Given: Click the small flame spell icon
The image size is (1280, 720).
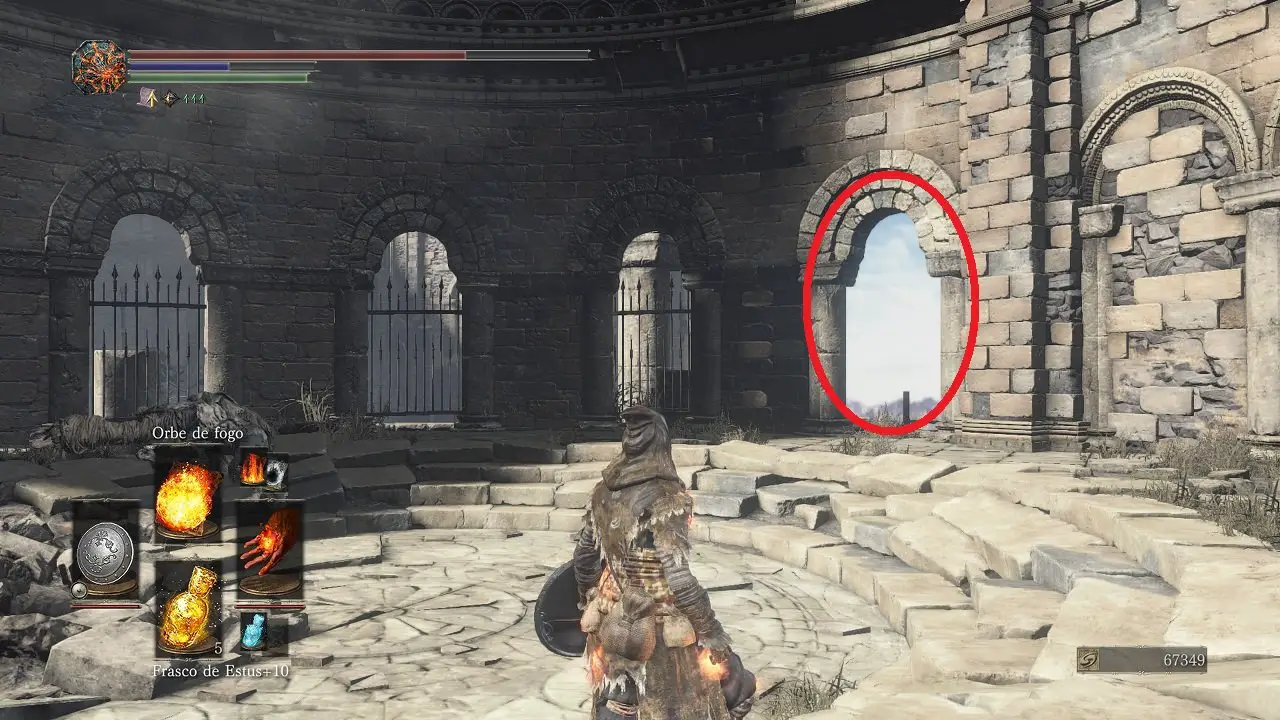Looking at the screenshot, I should click(x=254, y=468).
